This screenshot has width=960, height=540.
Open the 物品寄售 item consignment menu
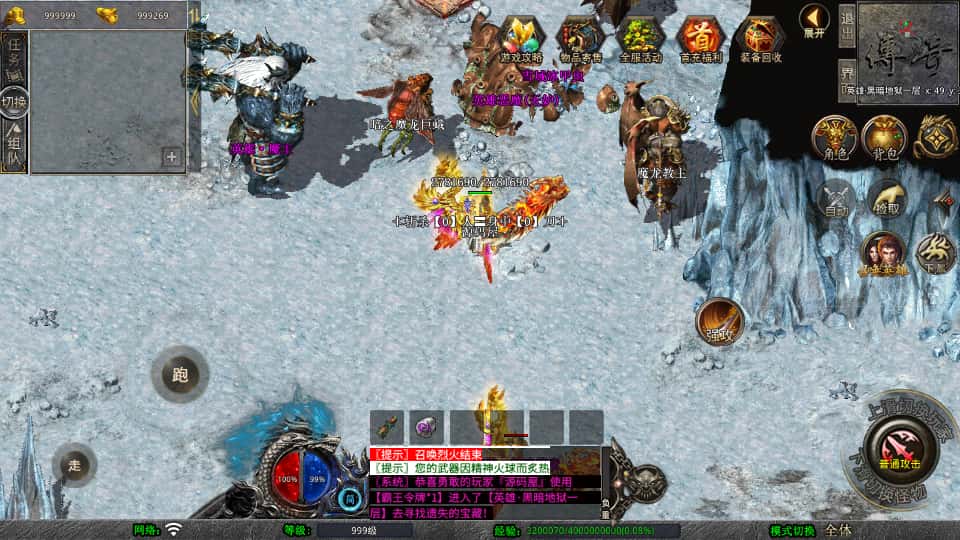pyautogui.click(x=580, y=38)
